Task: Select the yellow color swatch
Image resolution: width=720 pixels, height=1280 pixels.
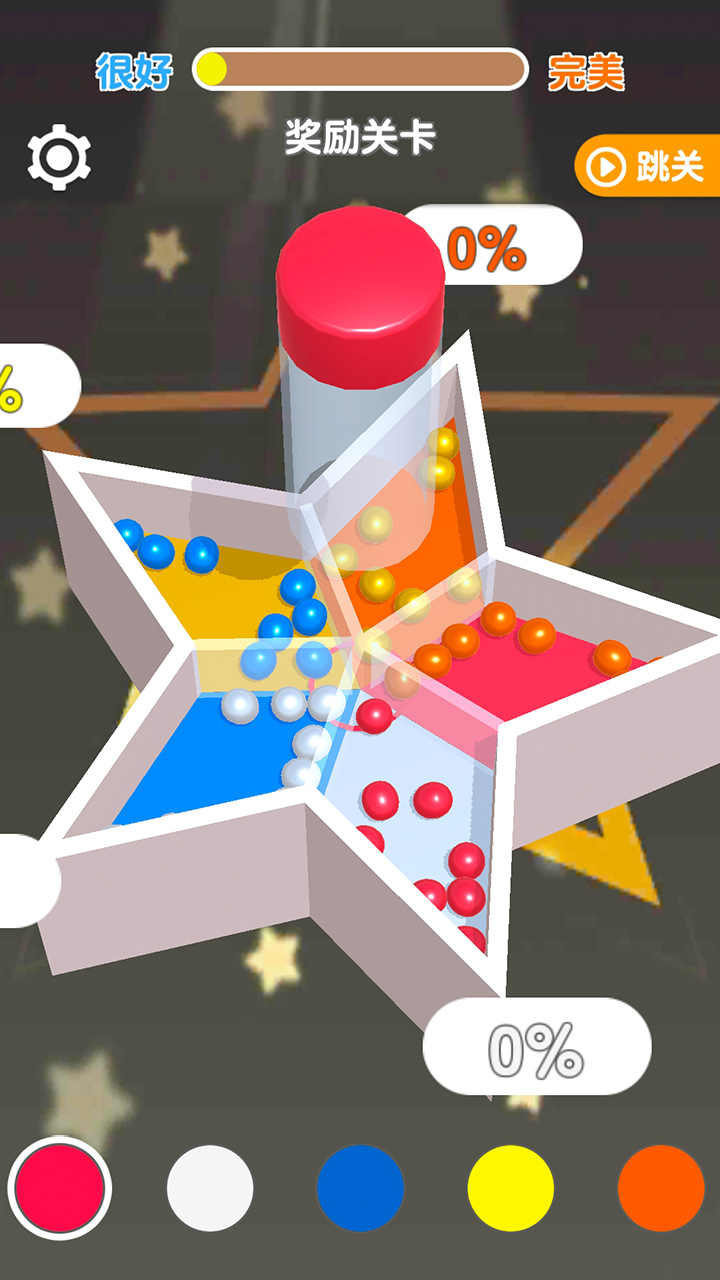Action: tap(510, 1188)
